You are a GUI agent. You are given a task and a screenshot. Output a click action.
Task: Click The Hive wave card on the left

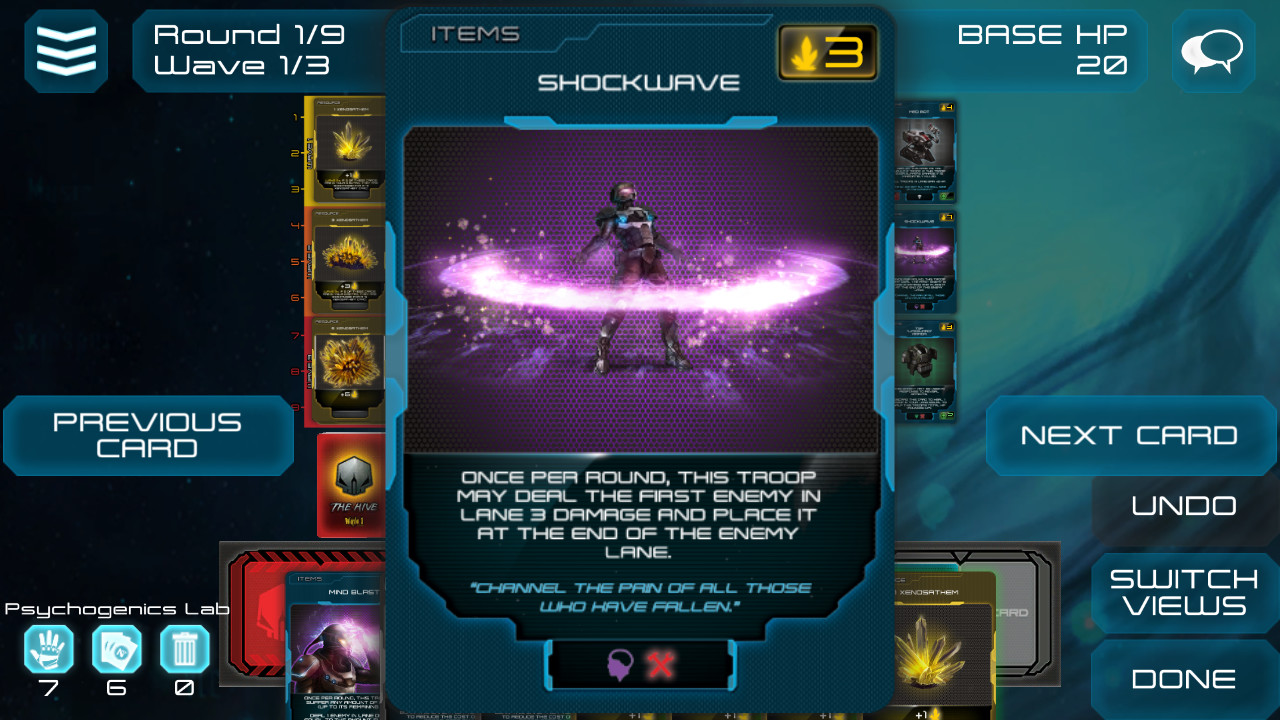click(352, 485)
